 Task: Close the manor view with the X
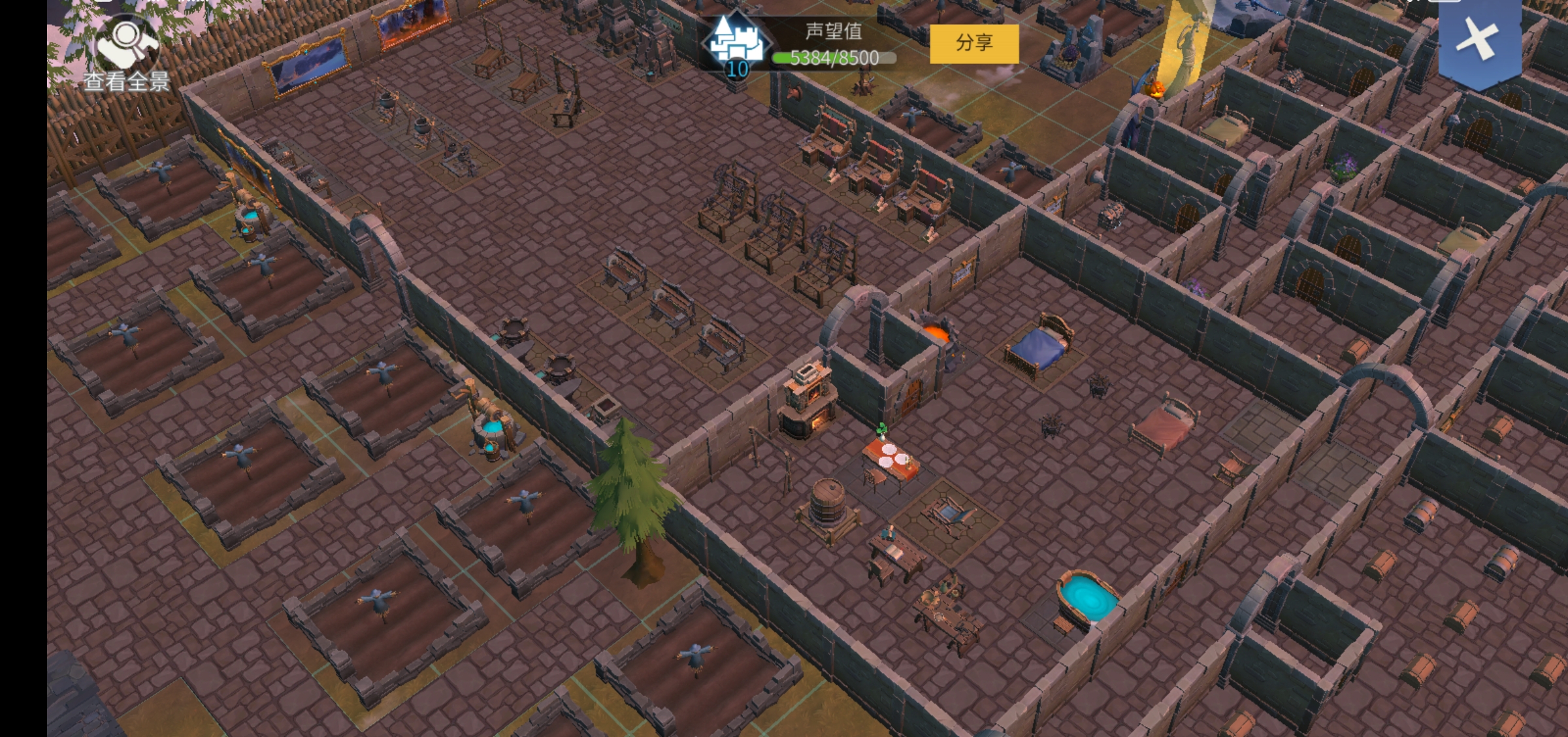1478,41
